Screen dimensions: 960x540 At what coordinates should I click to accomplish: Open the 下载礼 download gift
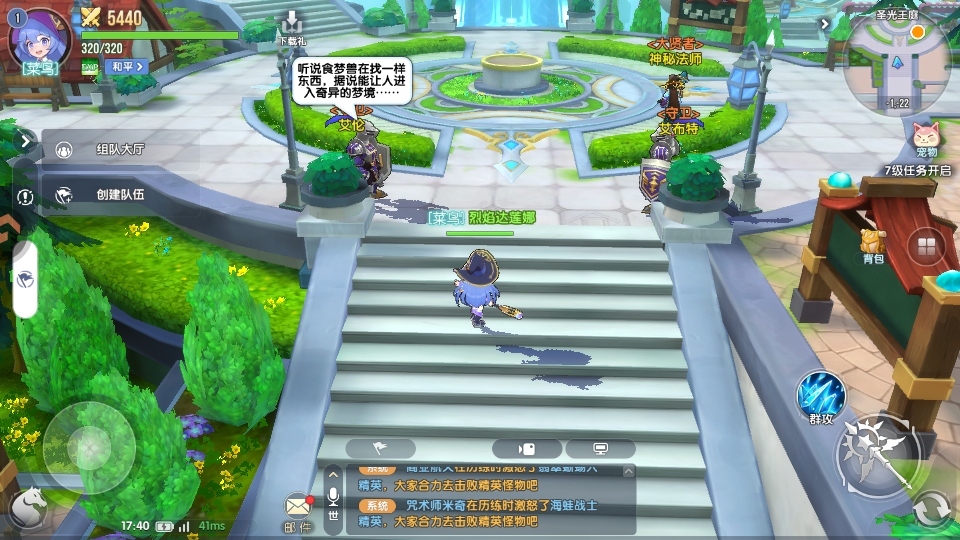(291, 27)
